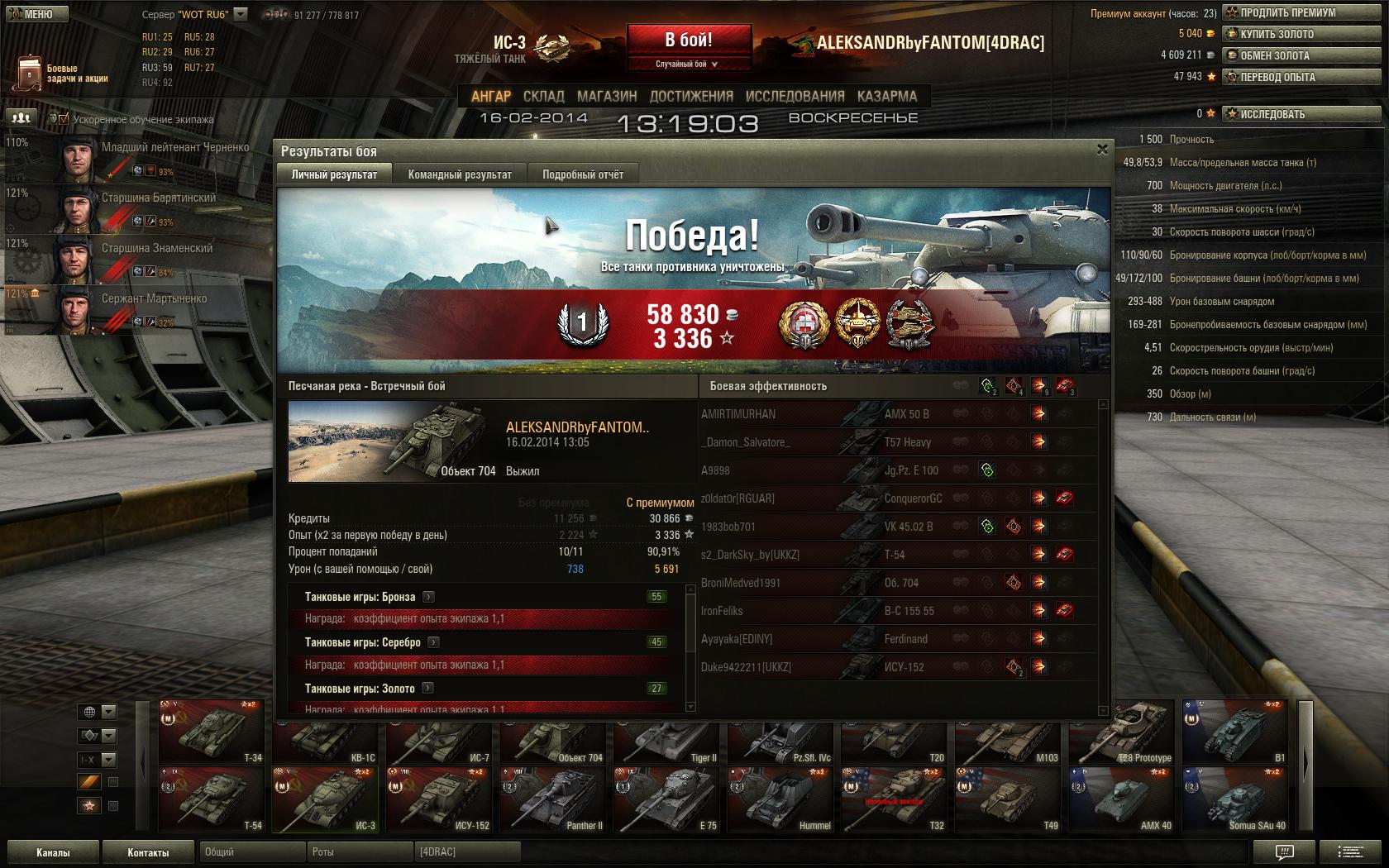This screenshot has width=1389, height=868.
Task: Start battle with the "В бой!" button
Action: tap(689, 41)
